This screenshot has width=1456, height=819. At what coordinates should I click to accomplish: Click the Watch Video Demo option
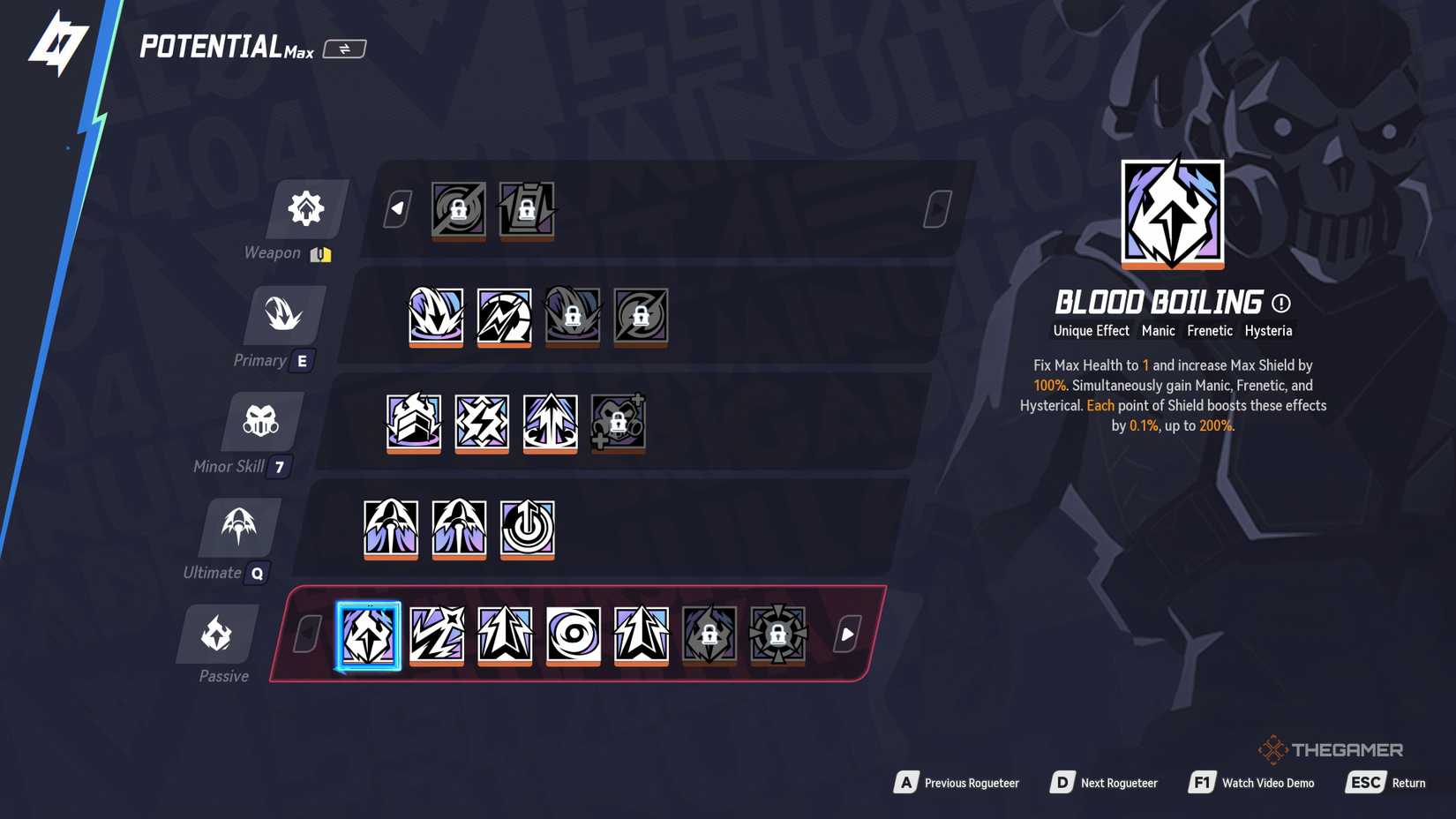pos(1268,782)
